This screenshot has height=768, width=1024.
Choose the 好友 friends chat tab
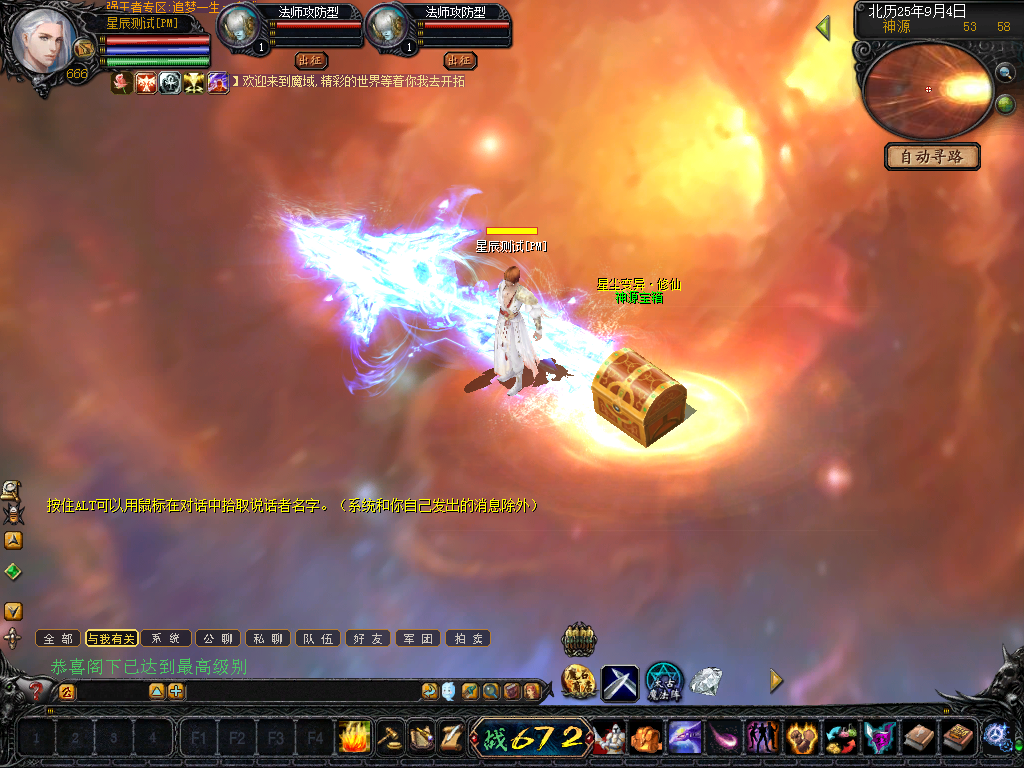tap(368, 638)
